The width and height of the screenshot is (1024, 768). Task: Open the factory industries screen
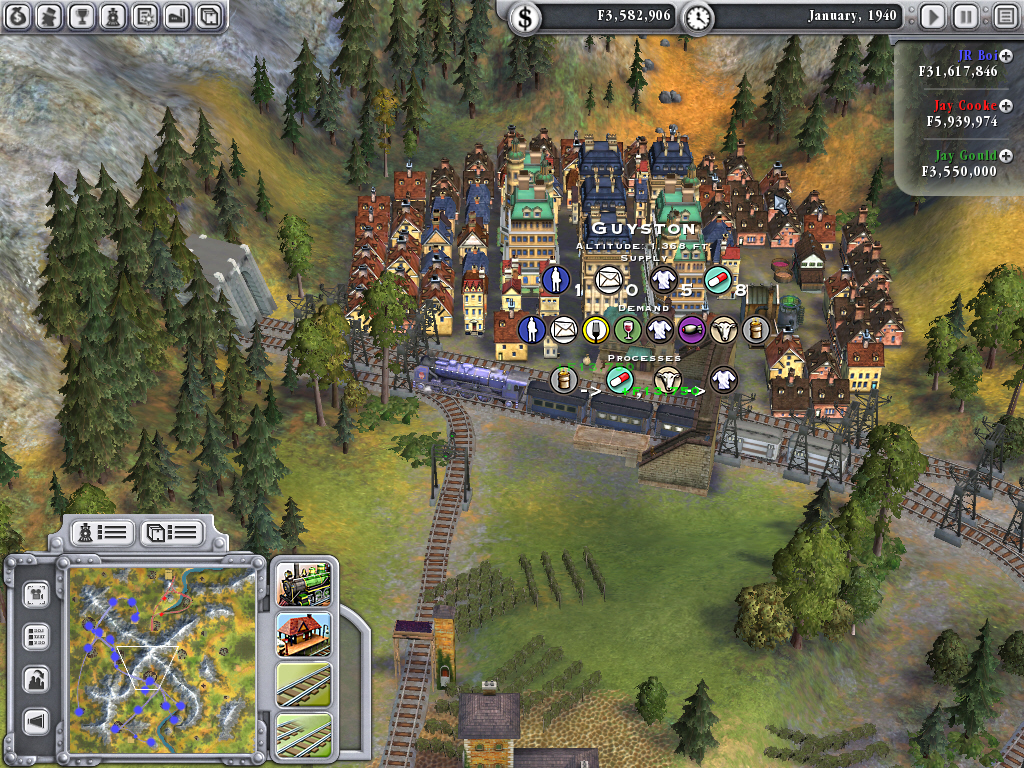(x=176, y=16)
